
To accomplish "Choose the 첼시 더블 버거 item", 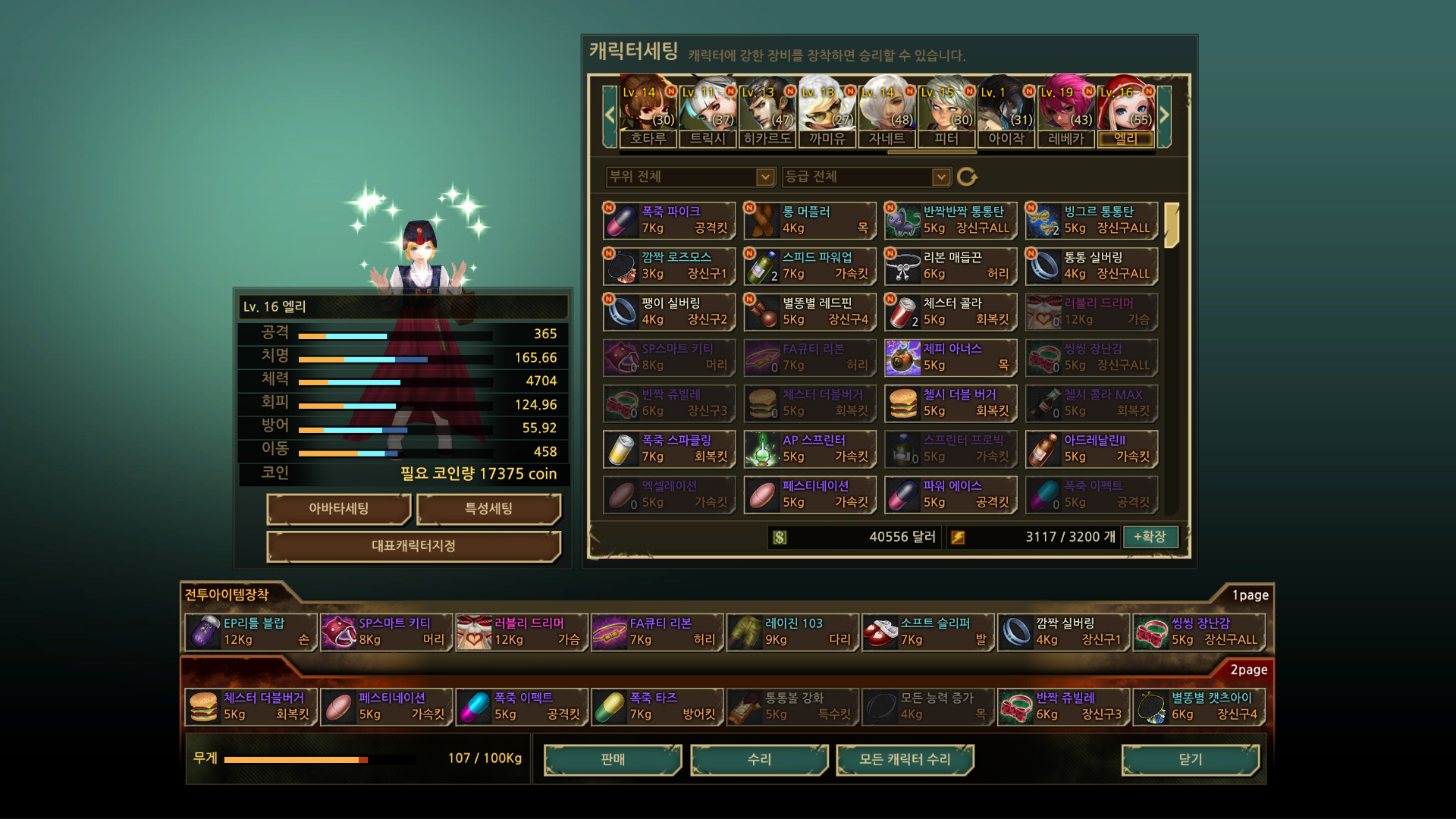I will [x=950, y=403].
